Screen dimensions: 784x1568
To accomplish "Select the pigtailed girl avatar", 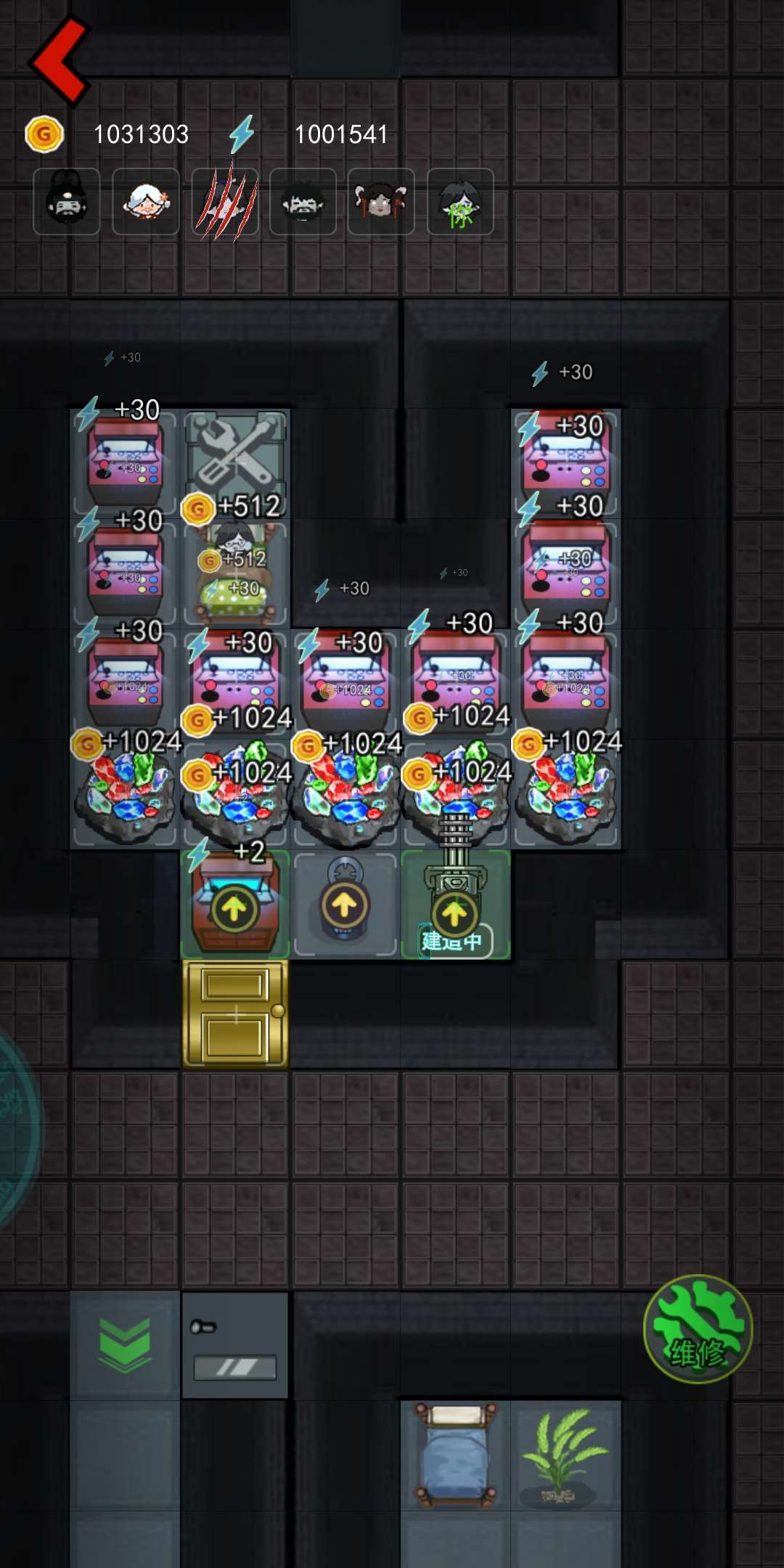I will click(381, 202).
